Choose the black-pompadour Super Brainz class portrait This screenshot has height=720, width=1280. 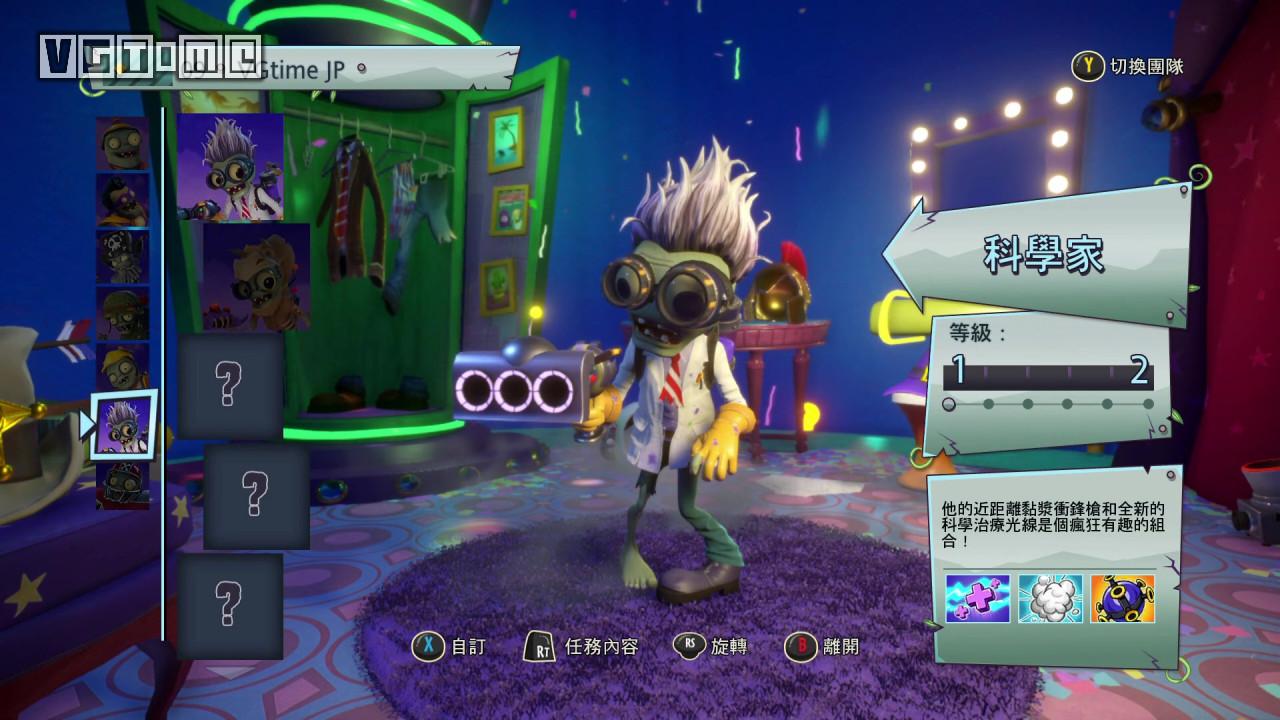(x=122, y=200)
